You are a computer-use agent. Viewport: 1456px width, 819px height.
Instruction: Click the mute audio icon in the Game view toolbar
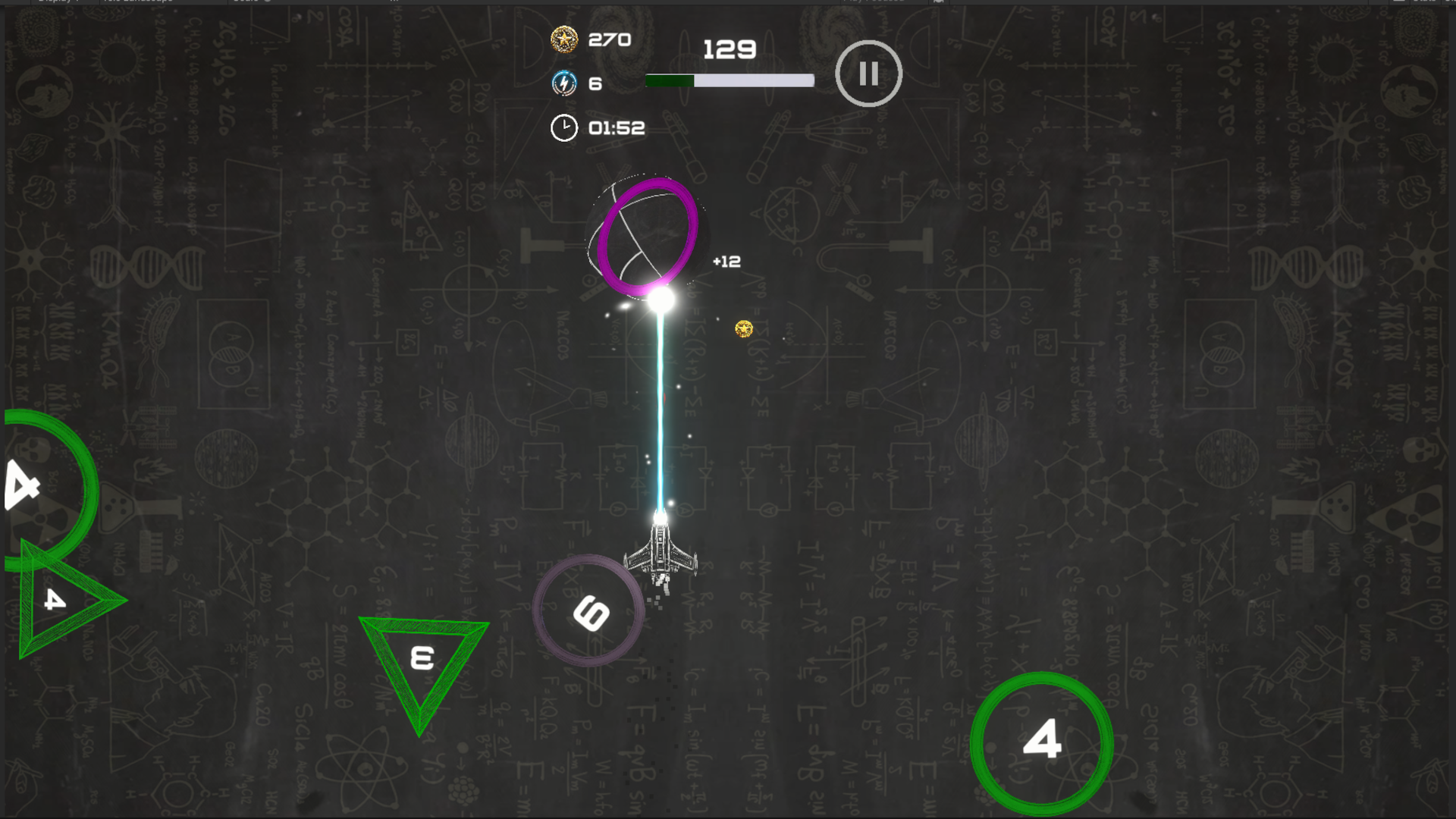click(939, 2)
